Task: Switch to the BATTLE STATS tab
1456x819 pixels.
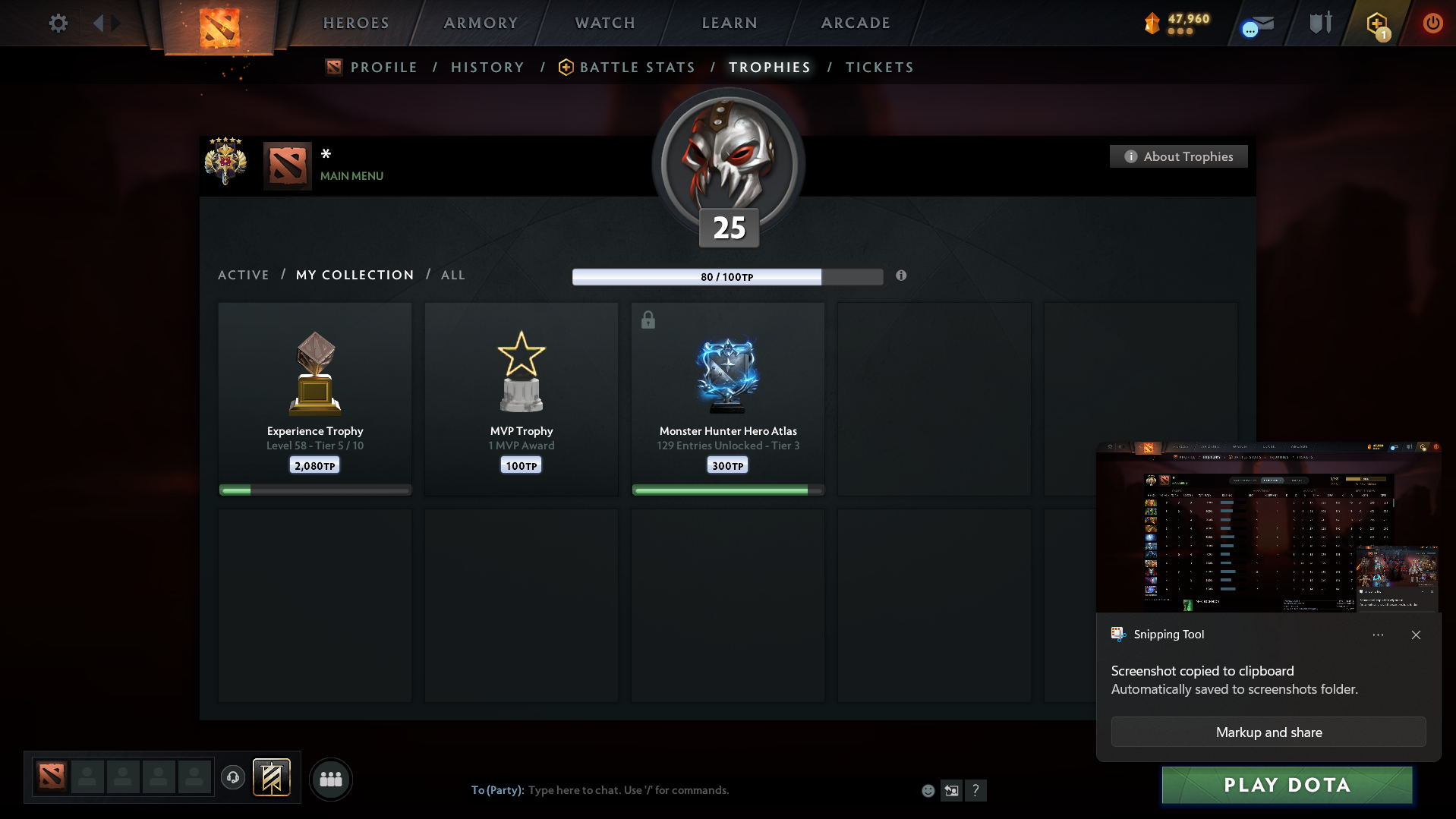Action: (637, 67)
